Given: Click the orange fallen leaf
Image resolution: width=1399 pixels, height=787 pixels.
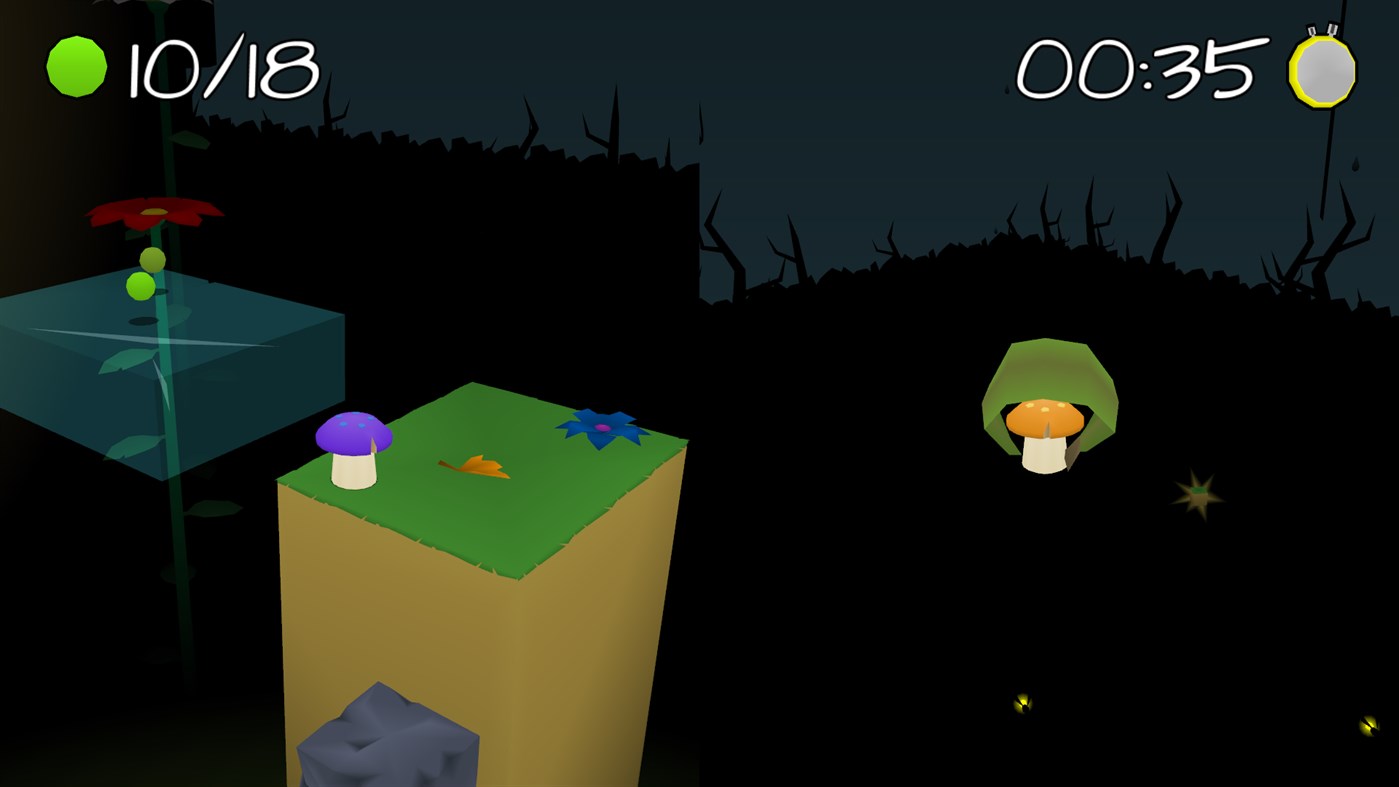Looking at the screenshot, I should coord(473,468).
